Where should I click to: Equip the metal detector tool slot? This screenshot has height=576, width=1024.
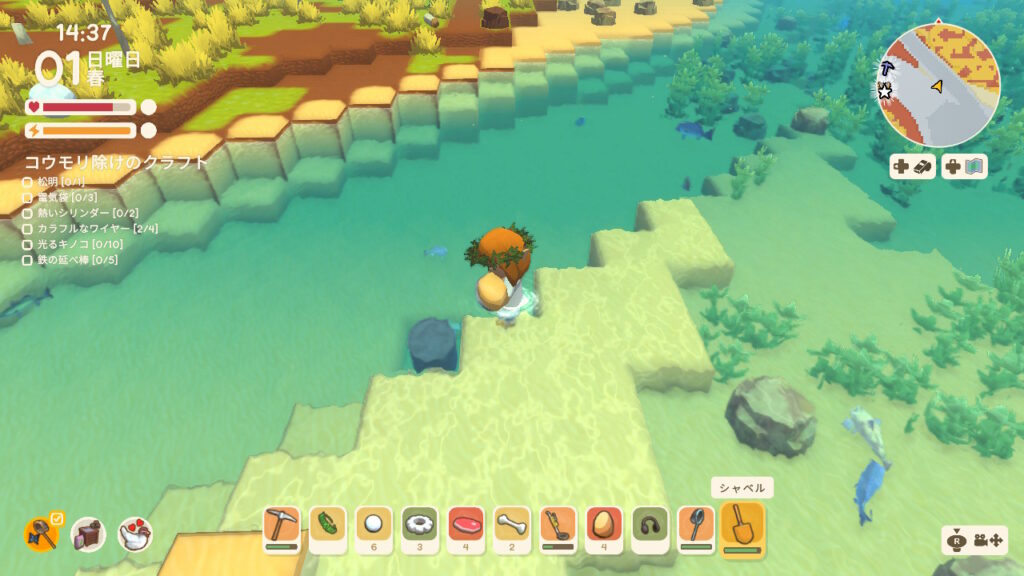click(x=558, y=525)
